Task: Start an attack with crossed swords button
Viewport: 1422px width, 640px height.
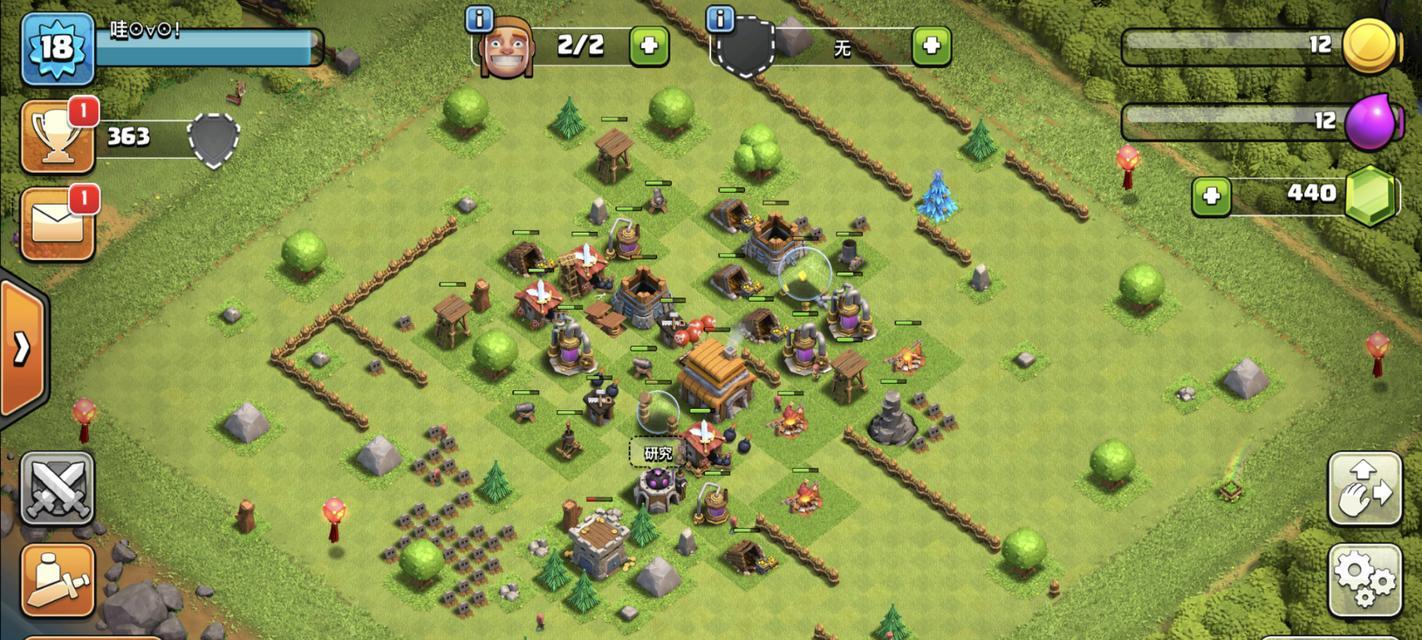Action: click(x=57, y=488)
